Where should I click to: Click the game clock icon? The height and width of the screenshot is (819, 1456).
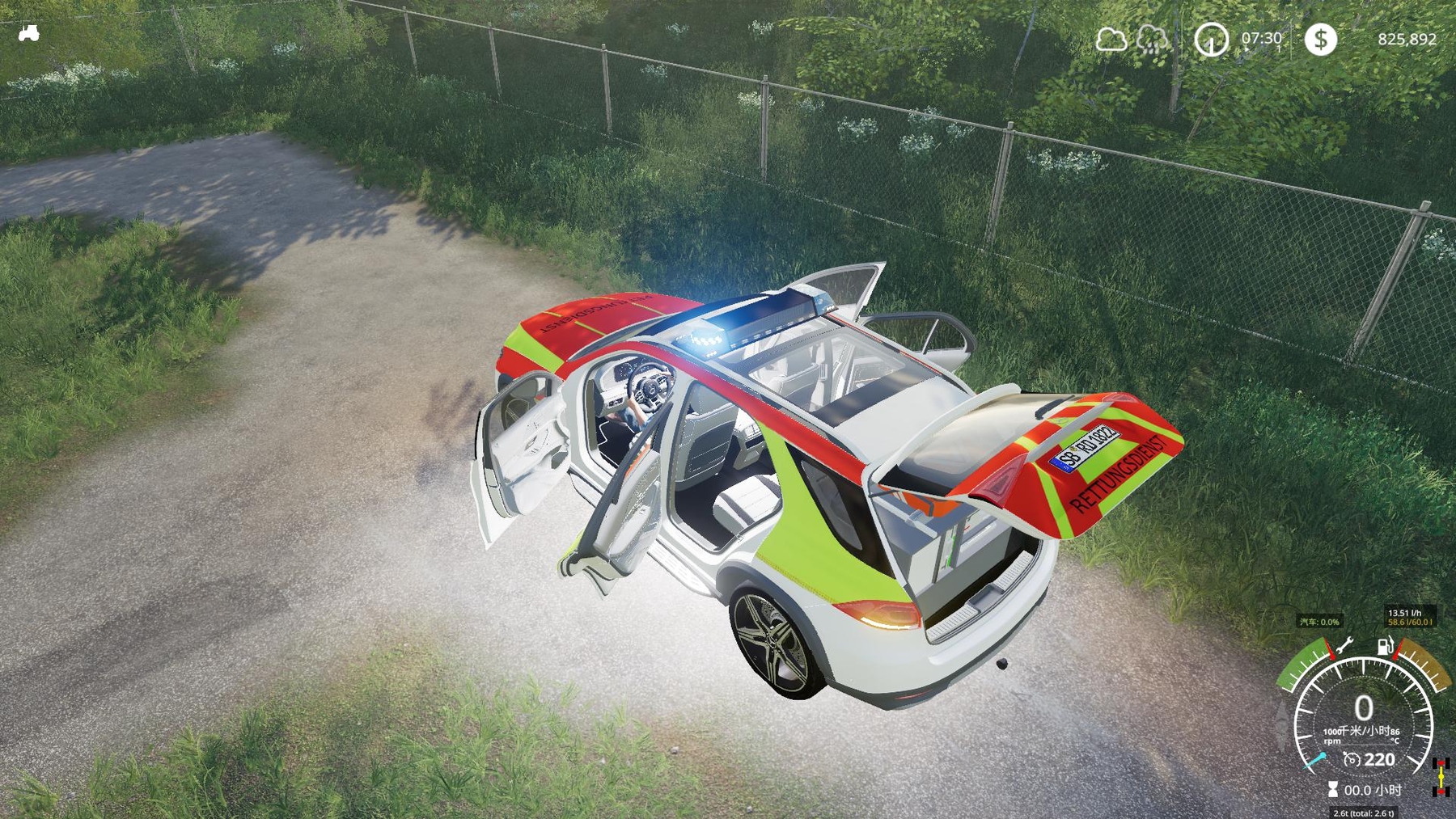pyautogui.click(x=1211, y=40)
